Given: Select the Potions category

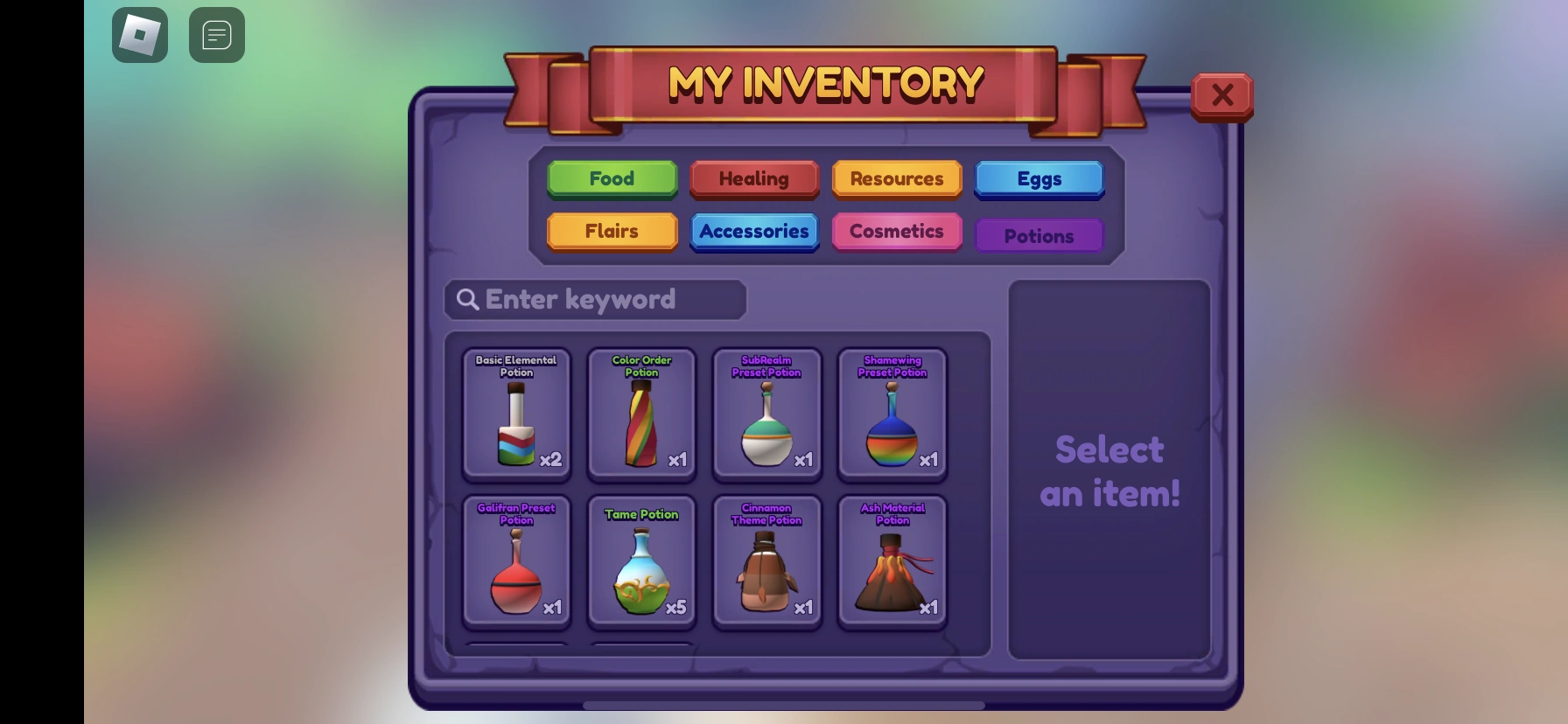Looking at the screenshot, I should 1039,234.
